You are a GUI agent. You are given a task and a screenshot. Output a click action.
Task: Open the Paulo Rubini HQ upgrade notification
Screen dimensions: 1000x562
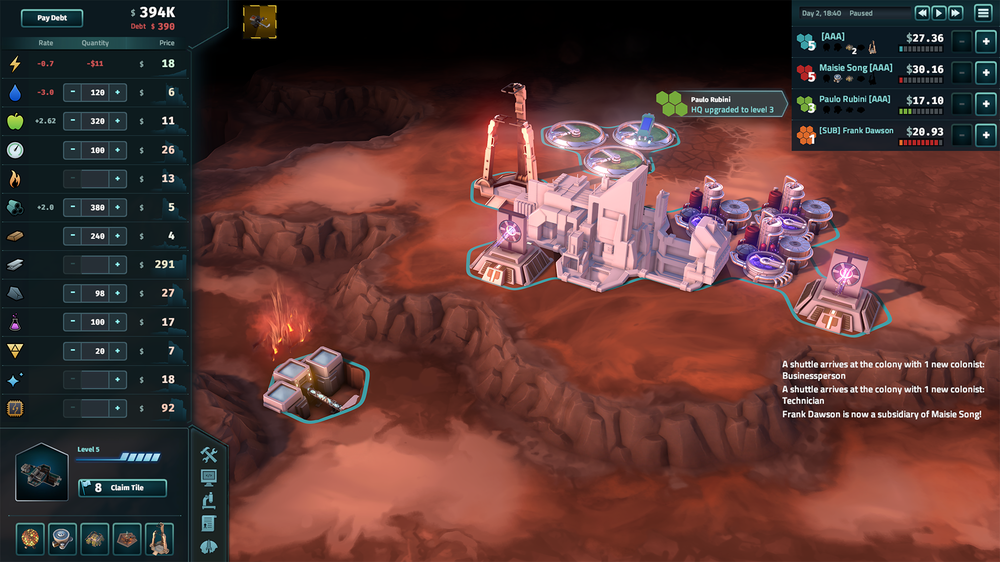[720, 104]
